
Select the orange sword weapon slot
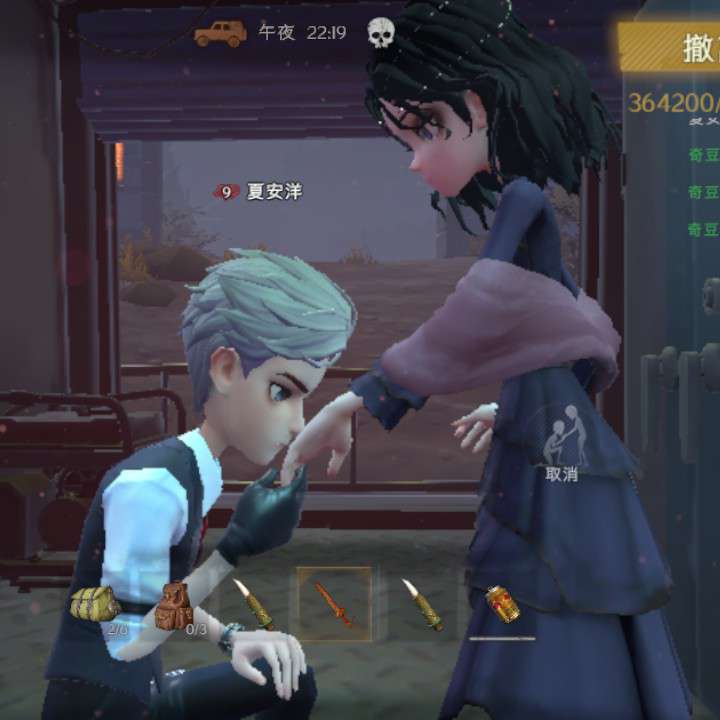coord(334,603)
